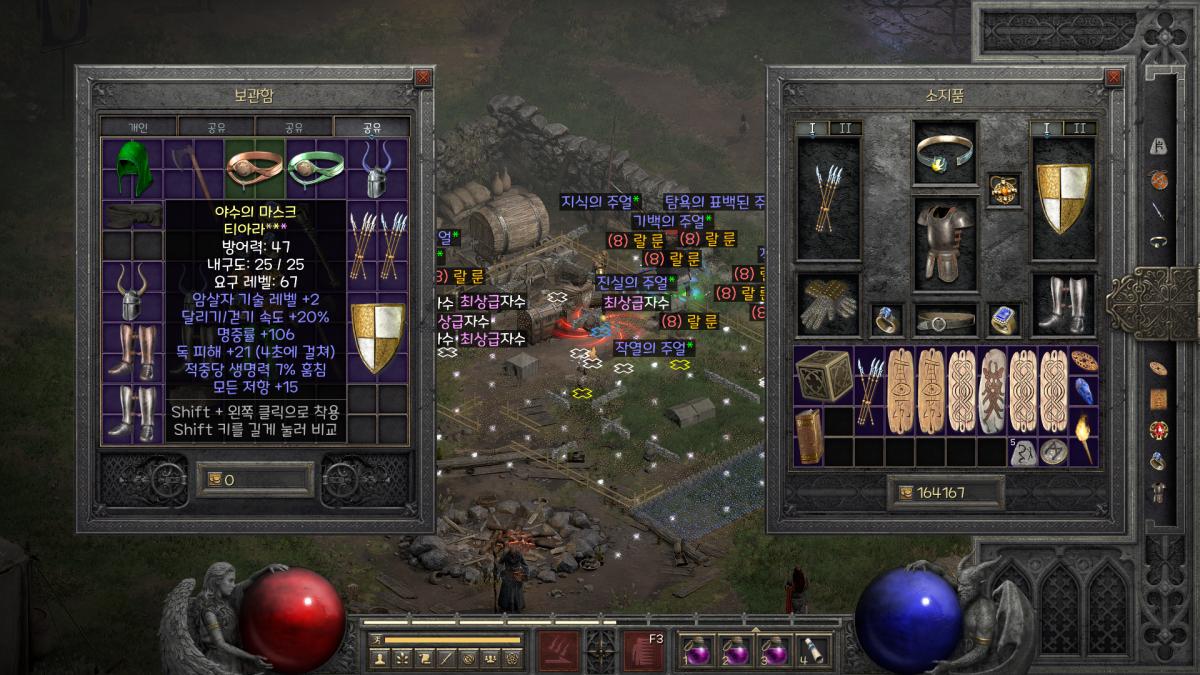Select the equipped gauntlets slot

(x=827, y=306)
